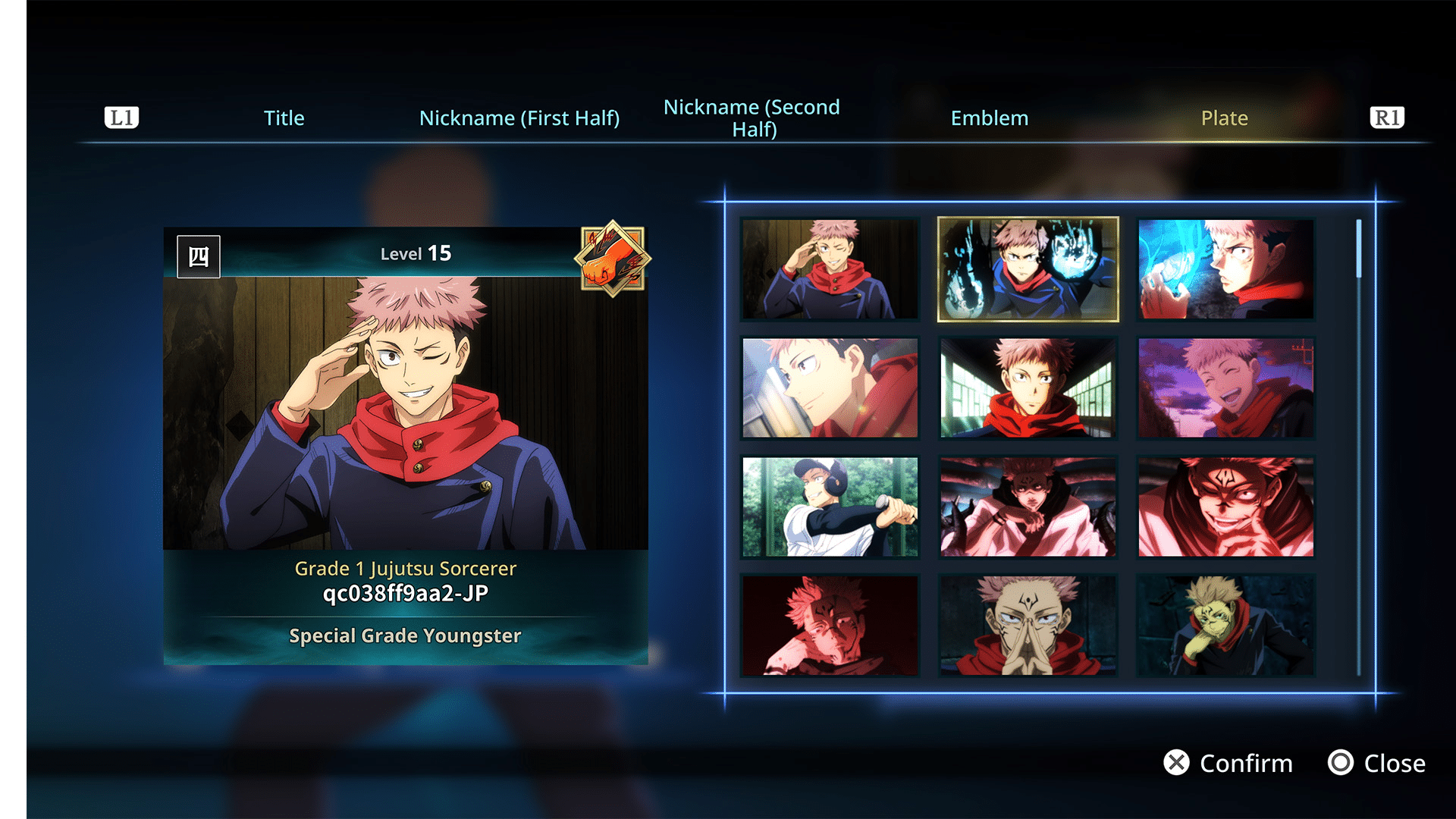Open the Nickname (First Half) tab
The height and width of the screenshot is (819, 1456).
click(x=520, y=118)
